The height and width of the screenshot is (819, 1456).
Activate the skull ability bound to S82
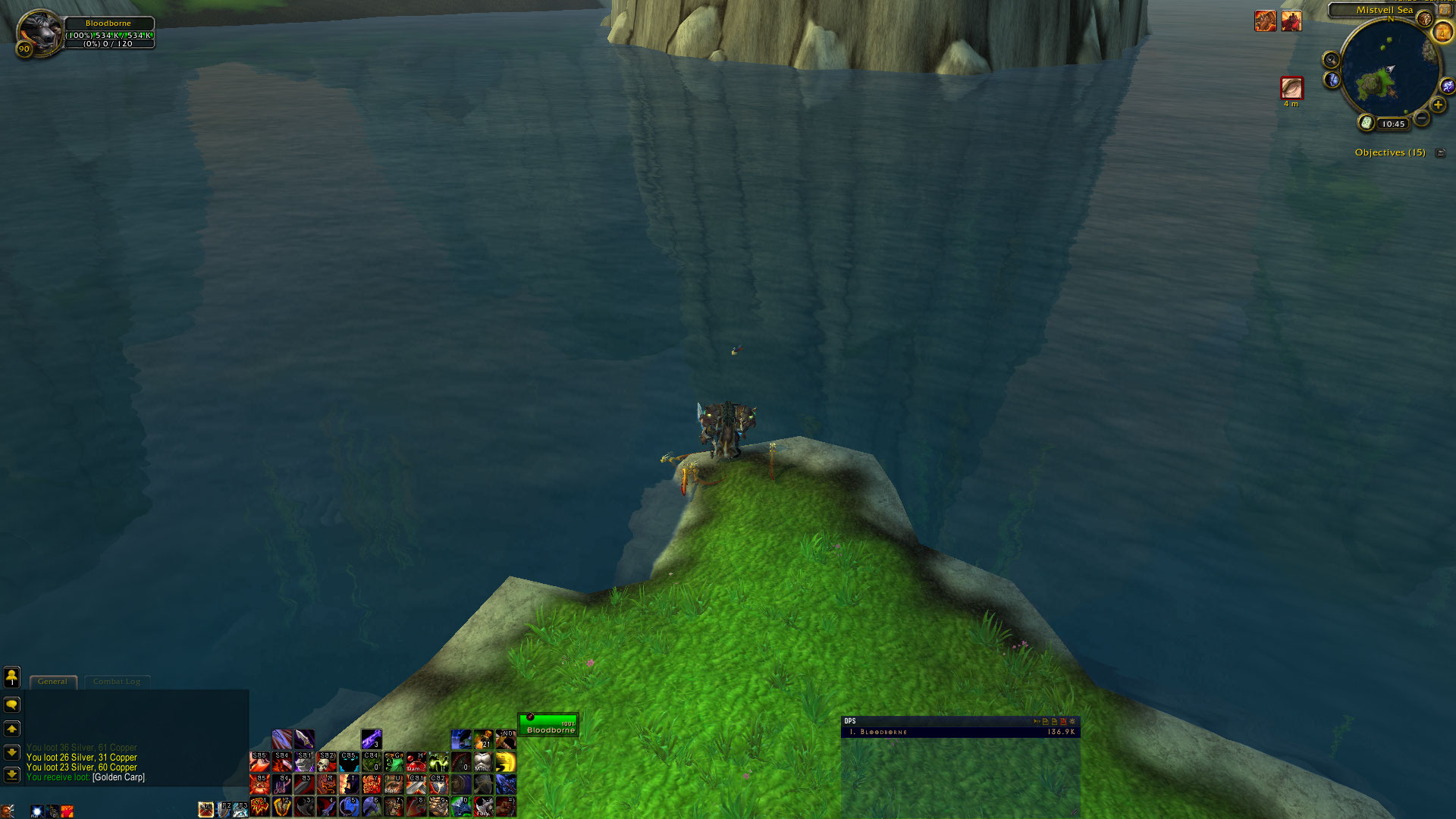(327, 761)
